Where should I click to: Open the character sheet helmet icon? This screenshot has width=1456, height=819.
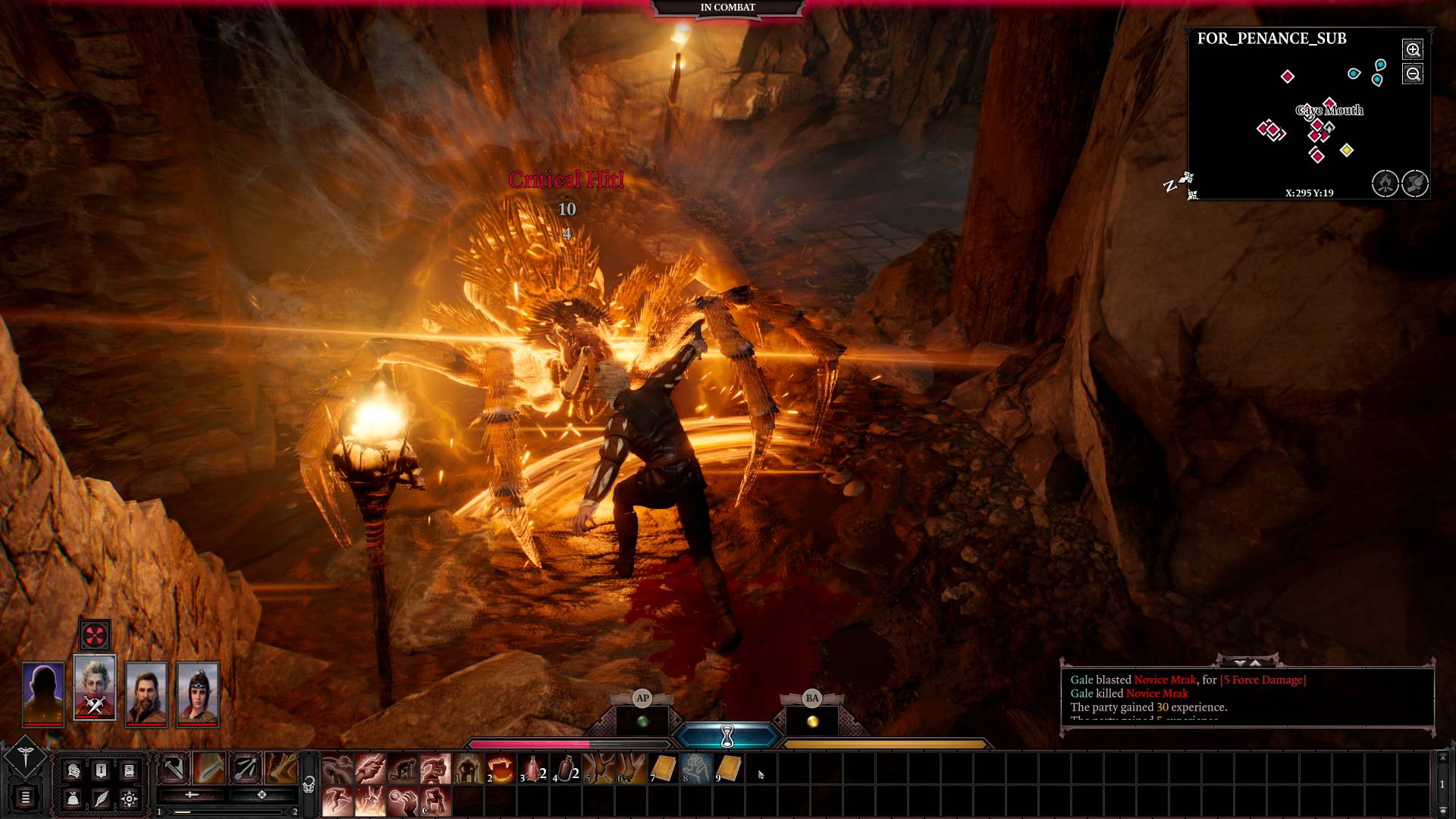pyautogui.click(x=73, y=771)
